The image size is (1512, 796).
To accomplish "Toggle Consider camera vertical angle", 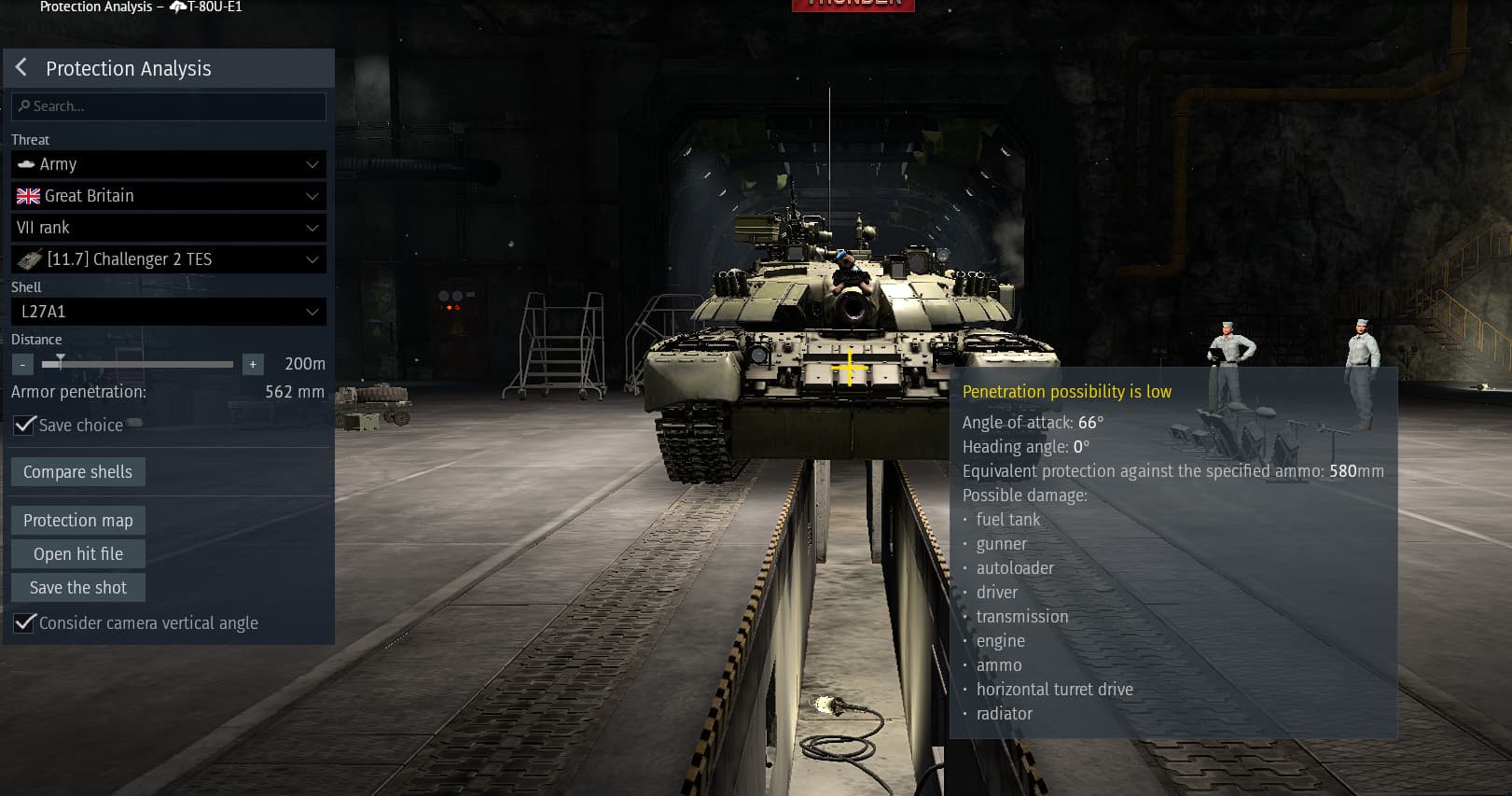I will point(25,623).
